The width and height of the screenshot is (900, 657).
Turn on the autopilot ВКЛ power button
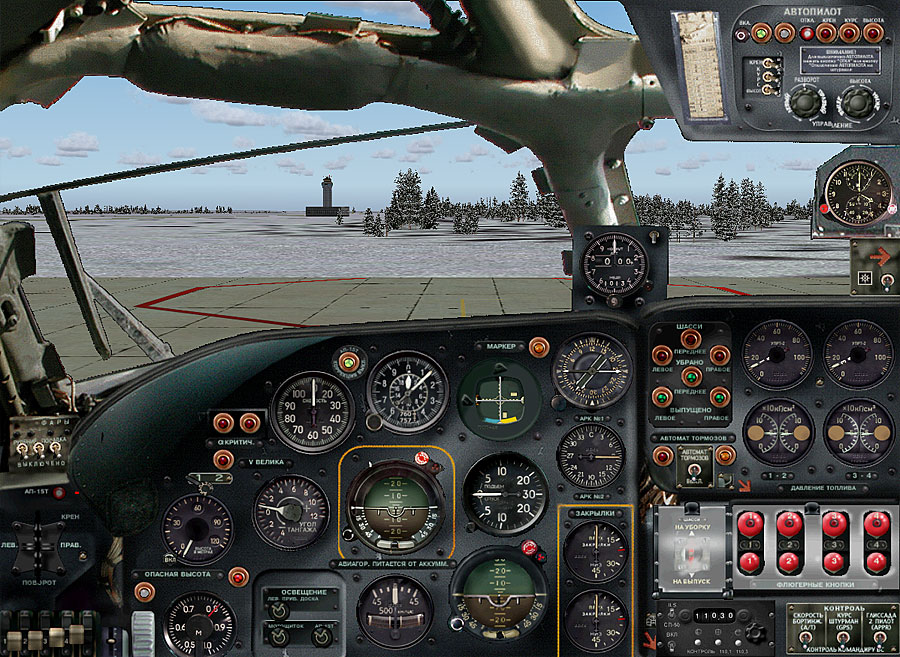point(762,34)
